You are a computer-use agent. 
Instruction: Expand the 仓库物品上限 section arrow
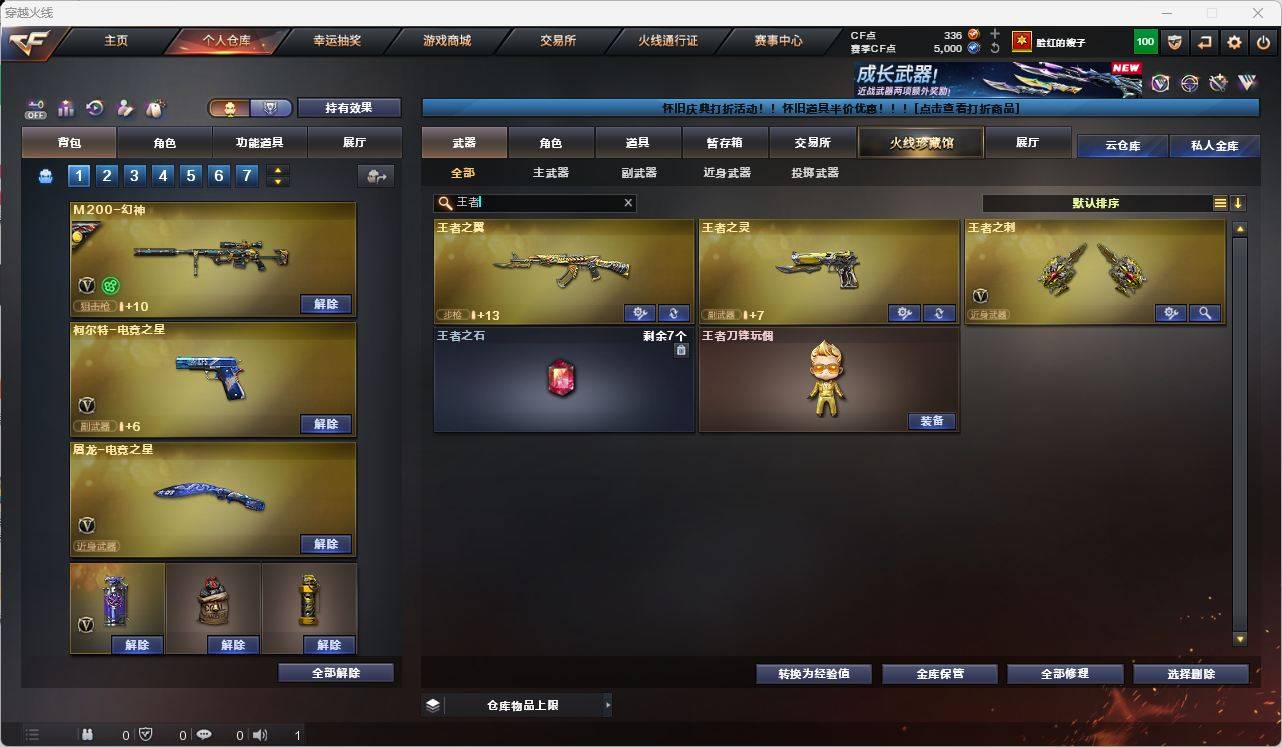coord(608,705)
